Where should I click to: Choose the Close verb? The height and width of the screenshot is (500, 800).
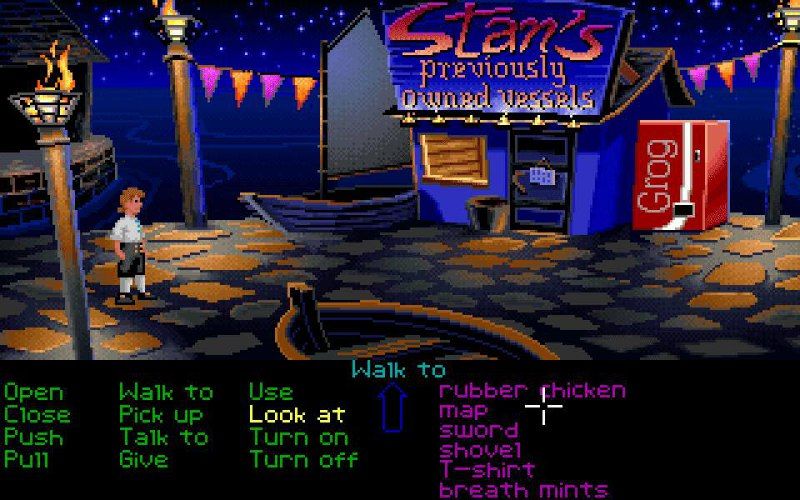(x=37, y=414)
